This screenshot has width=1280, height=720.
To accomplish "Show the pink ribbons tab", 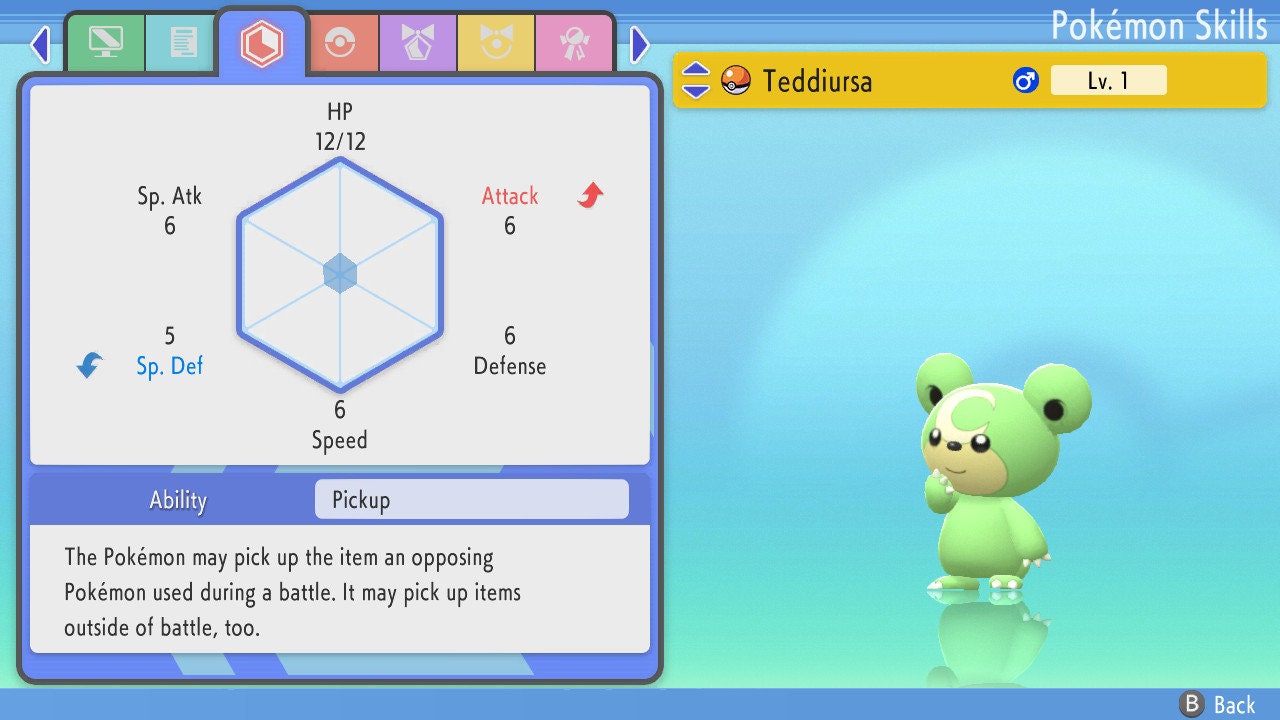I will 574,43.
